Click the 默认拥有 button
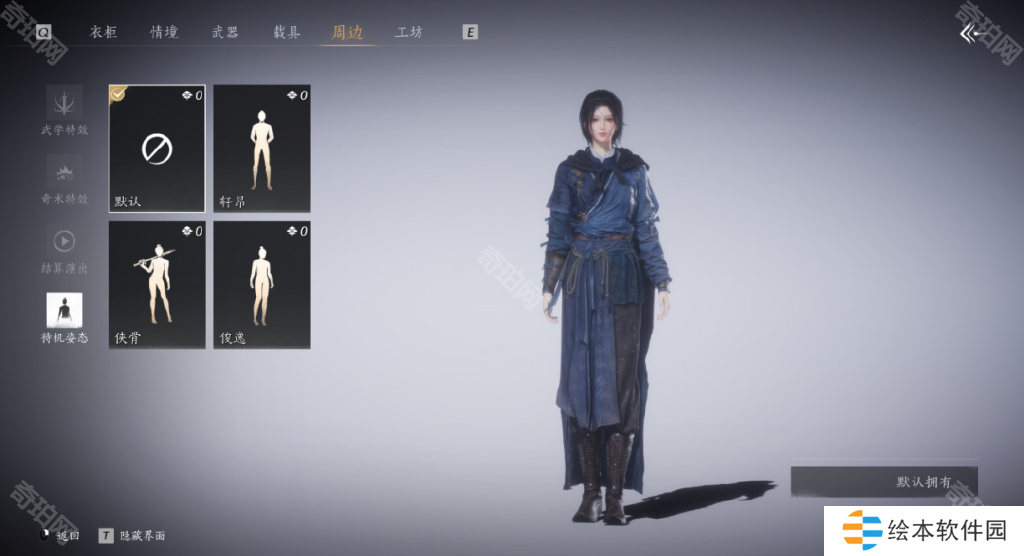The image size is (1024, 556). 884,482
